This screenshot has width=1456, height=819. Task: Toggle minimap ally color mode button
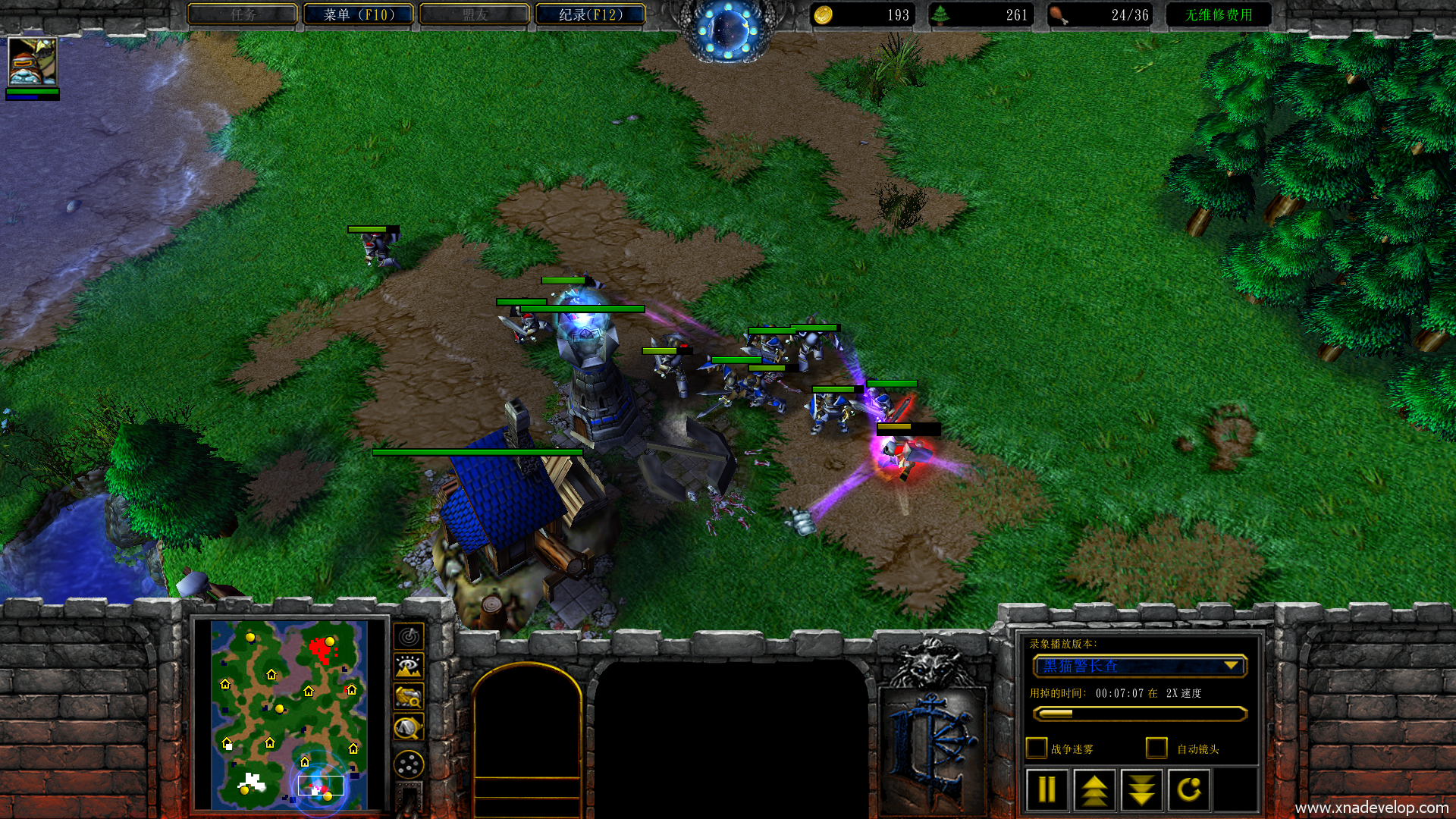(409, 697)
